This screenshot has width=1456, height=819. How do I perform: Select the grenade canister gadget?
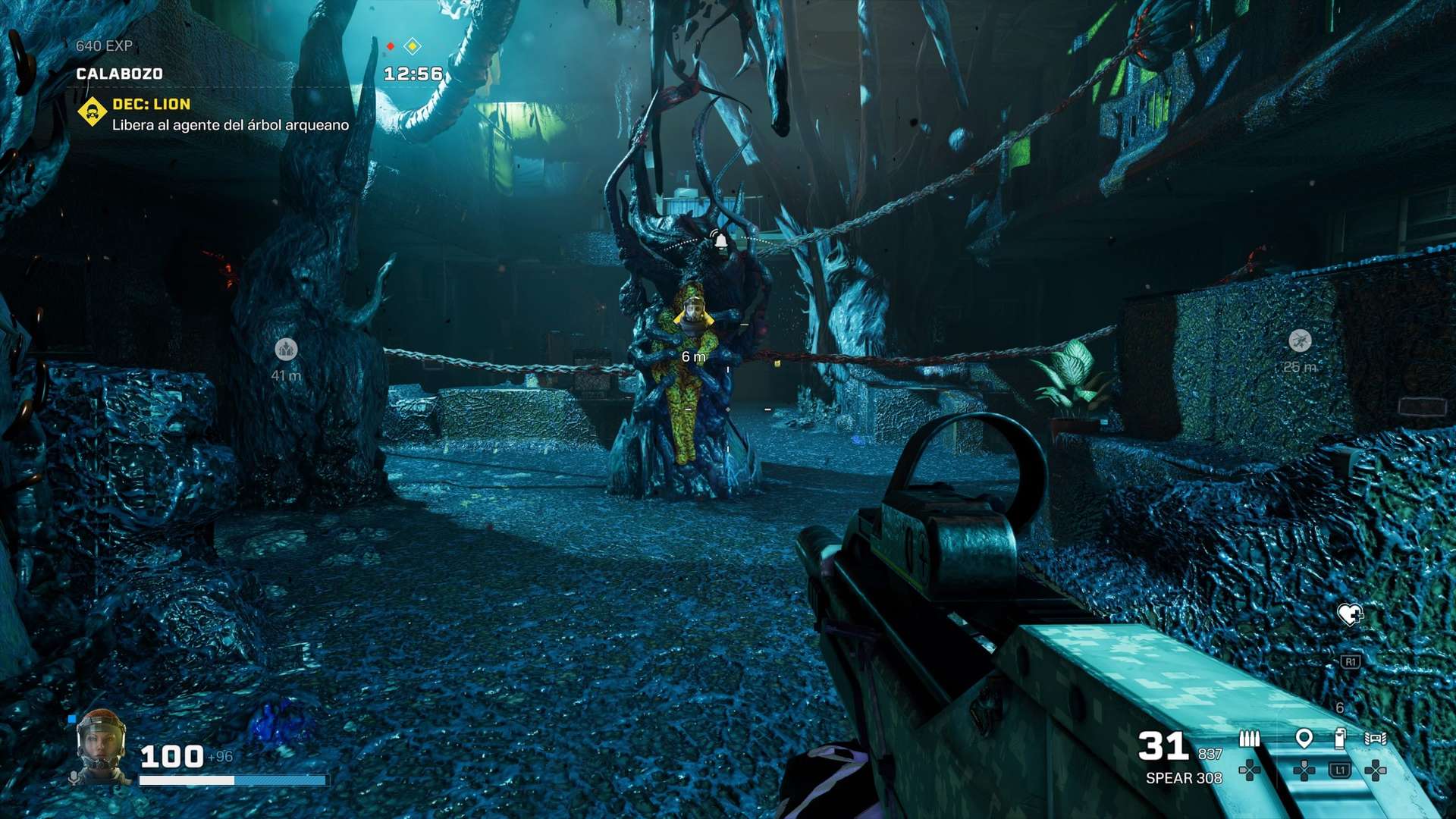tap(1340, 738)
